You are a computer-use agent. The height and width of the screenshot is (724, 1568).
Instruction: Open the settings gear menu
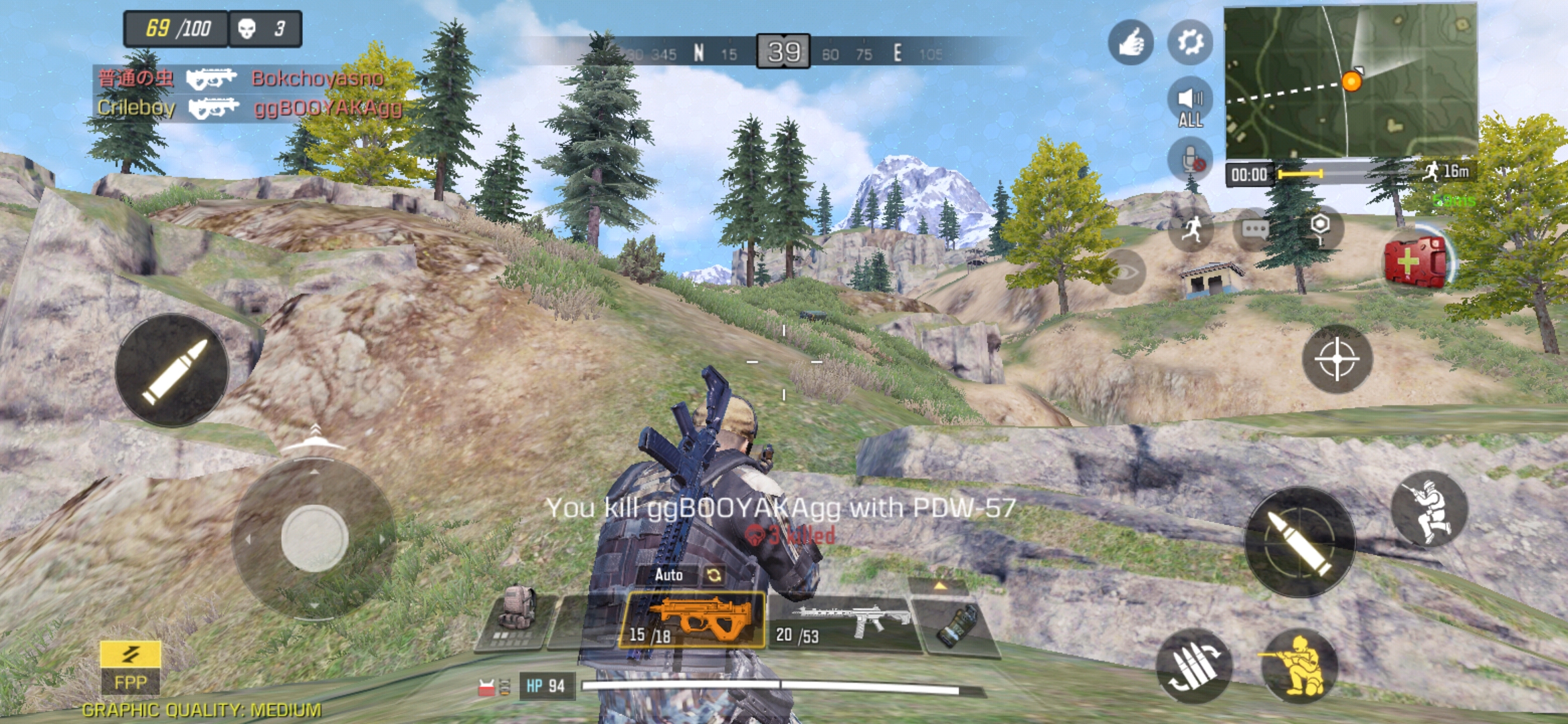(1189, 42)
